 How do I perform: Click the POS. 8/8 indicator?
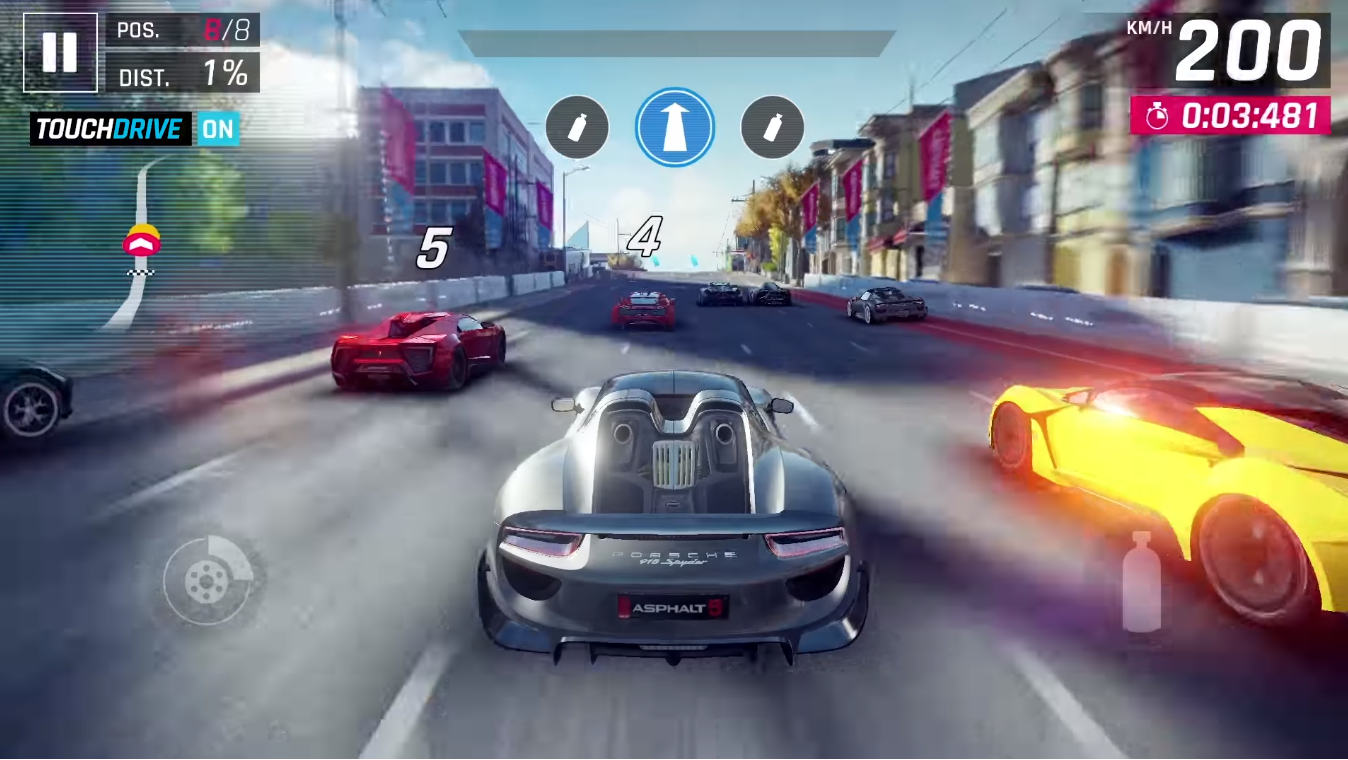tap(181, 30)
